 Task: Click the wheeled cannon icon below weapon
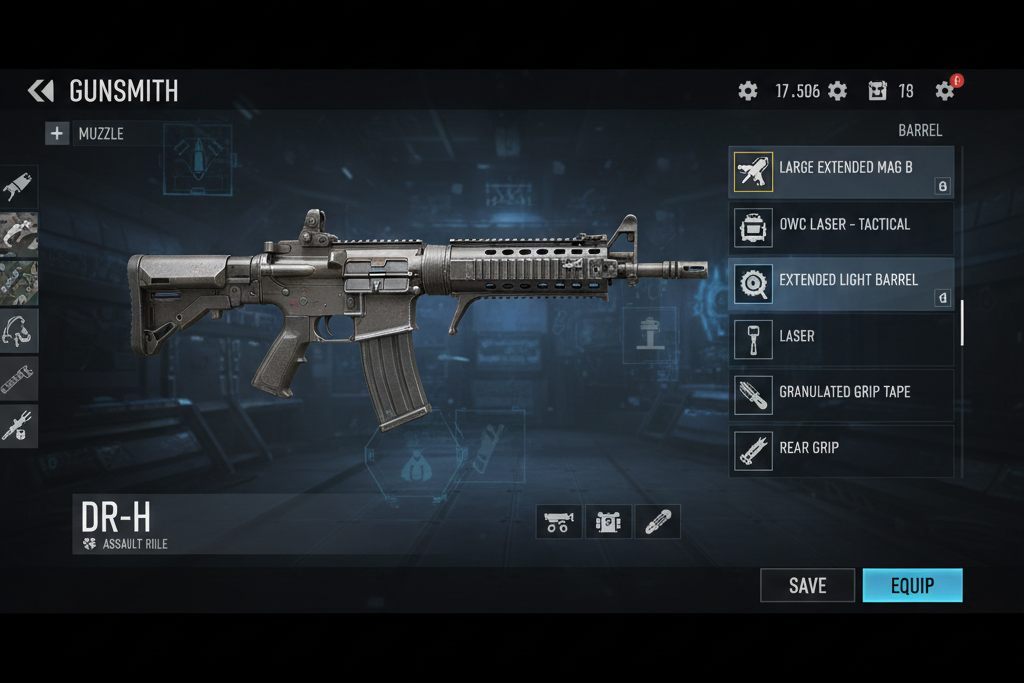559,522
